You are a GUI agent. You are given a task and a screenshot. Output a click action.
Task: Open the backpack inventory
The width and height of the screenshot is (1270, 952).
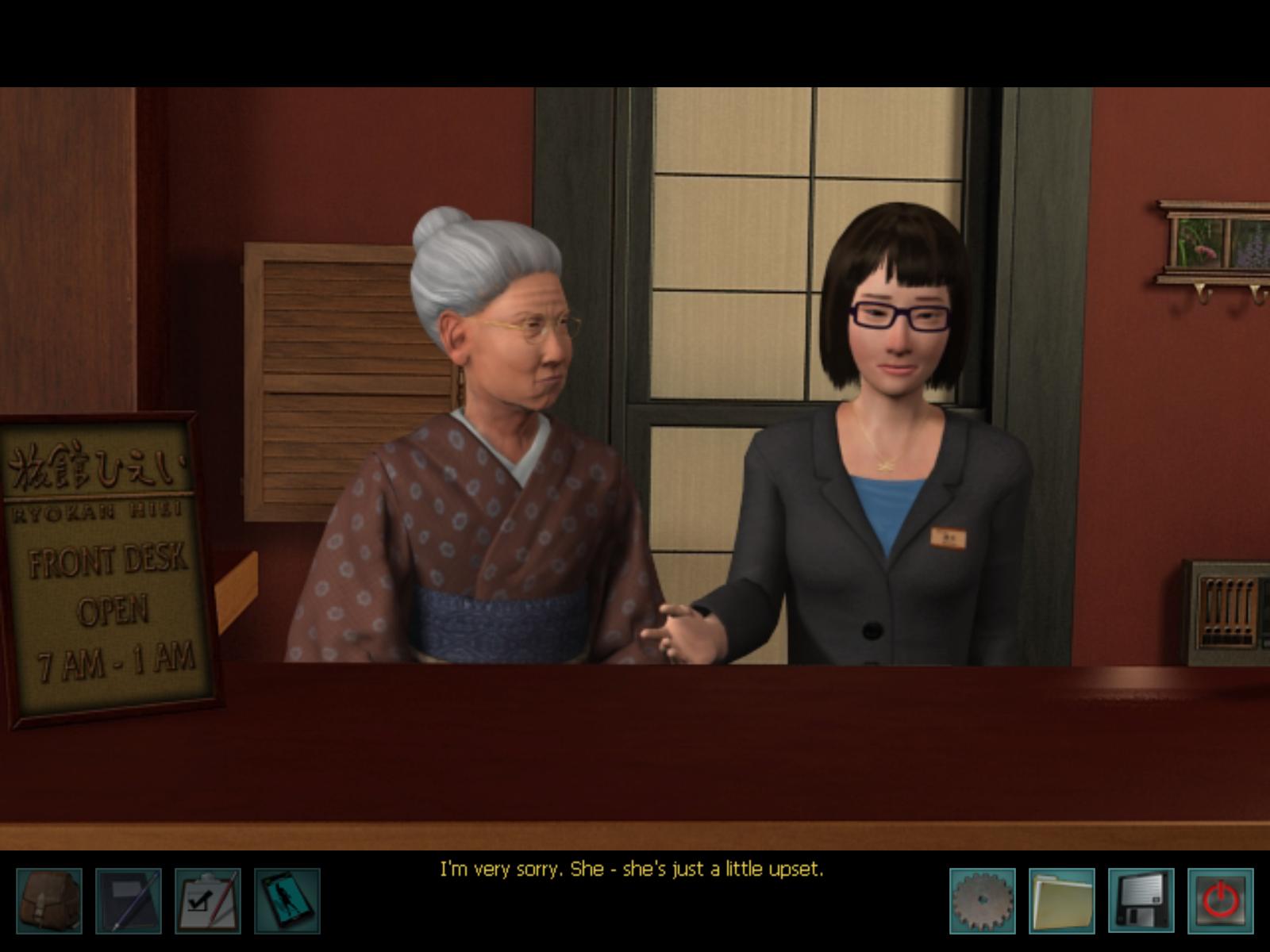(x=49, y=900)
